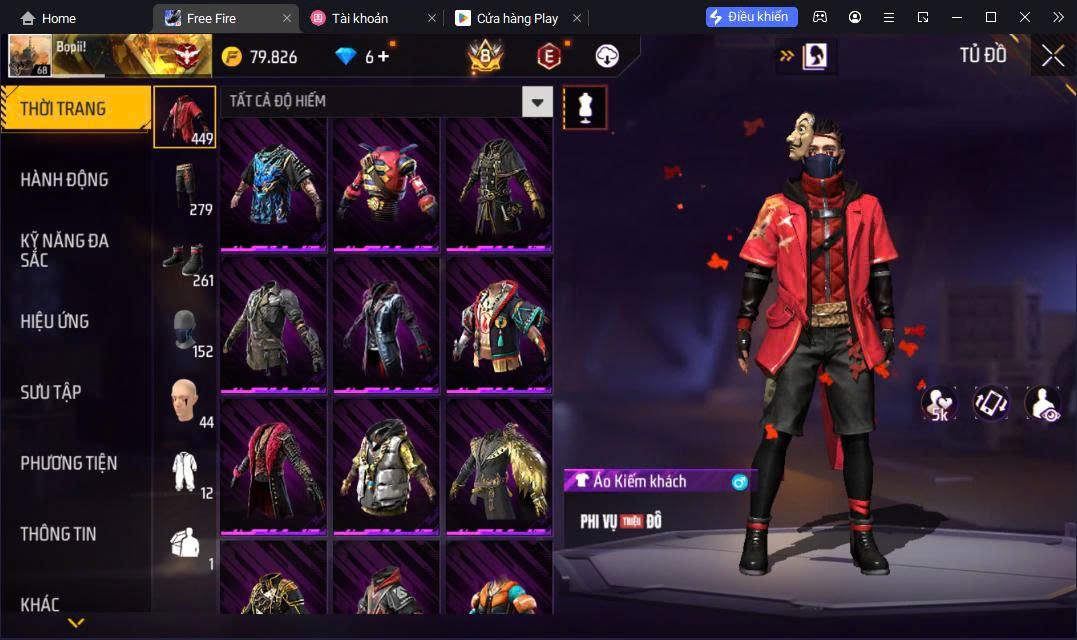Image resolution: width=1077 pixels, height=640 pixels.
Task: Switch to the Hành Động tab
Action: pos(65,180)
